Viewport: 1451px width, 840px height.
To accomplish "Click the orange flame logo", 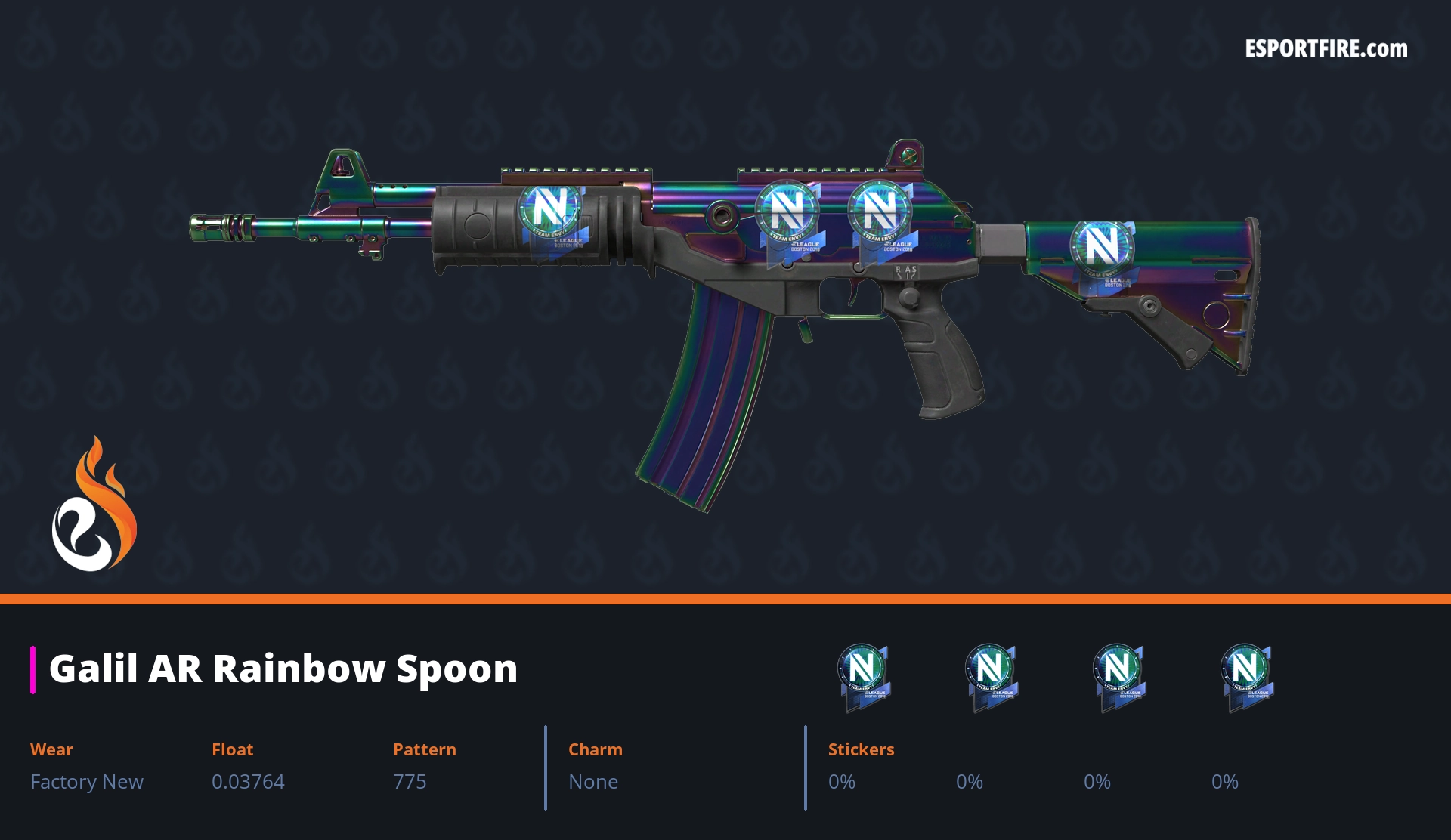I will pos(94,506).
